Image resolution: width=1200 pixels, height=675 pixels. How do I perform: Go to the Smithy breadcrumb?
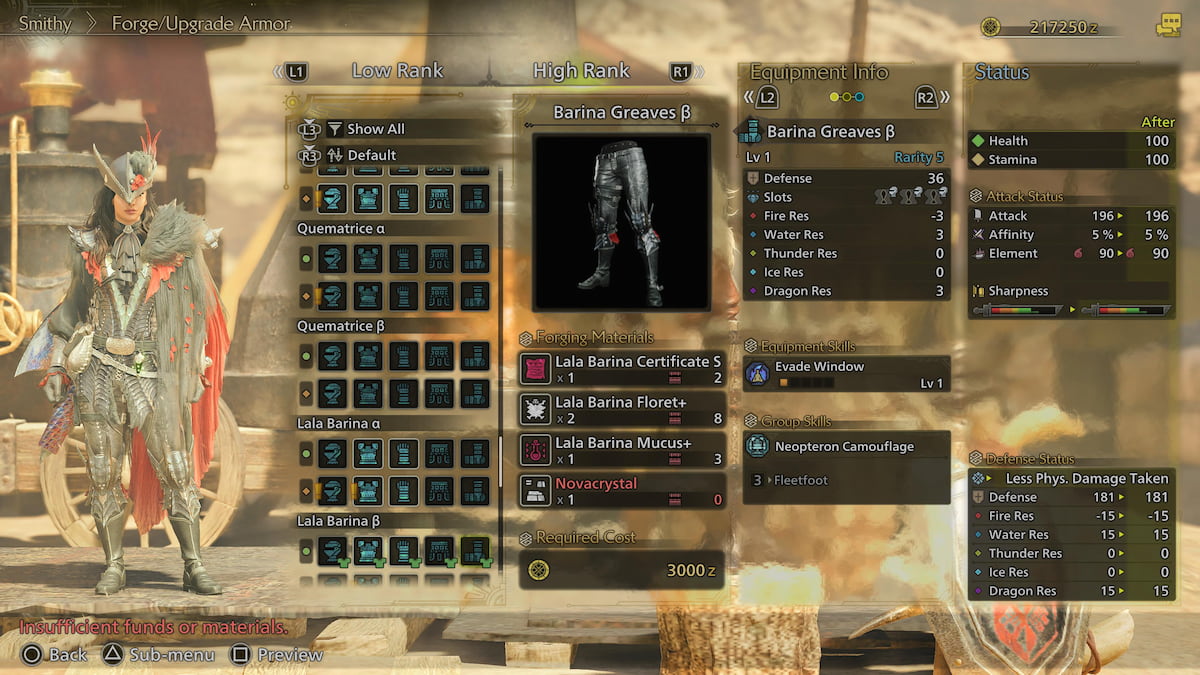(x=45, y=23)
